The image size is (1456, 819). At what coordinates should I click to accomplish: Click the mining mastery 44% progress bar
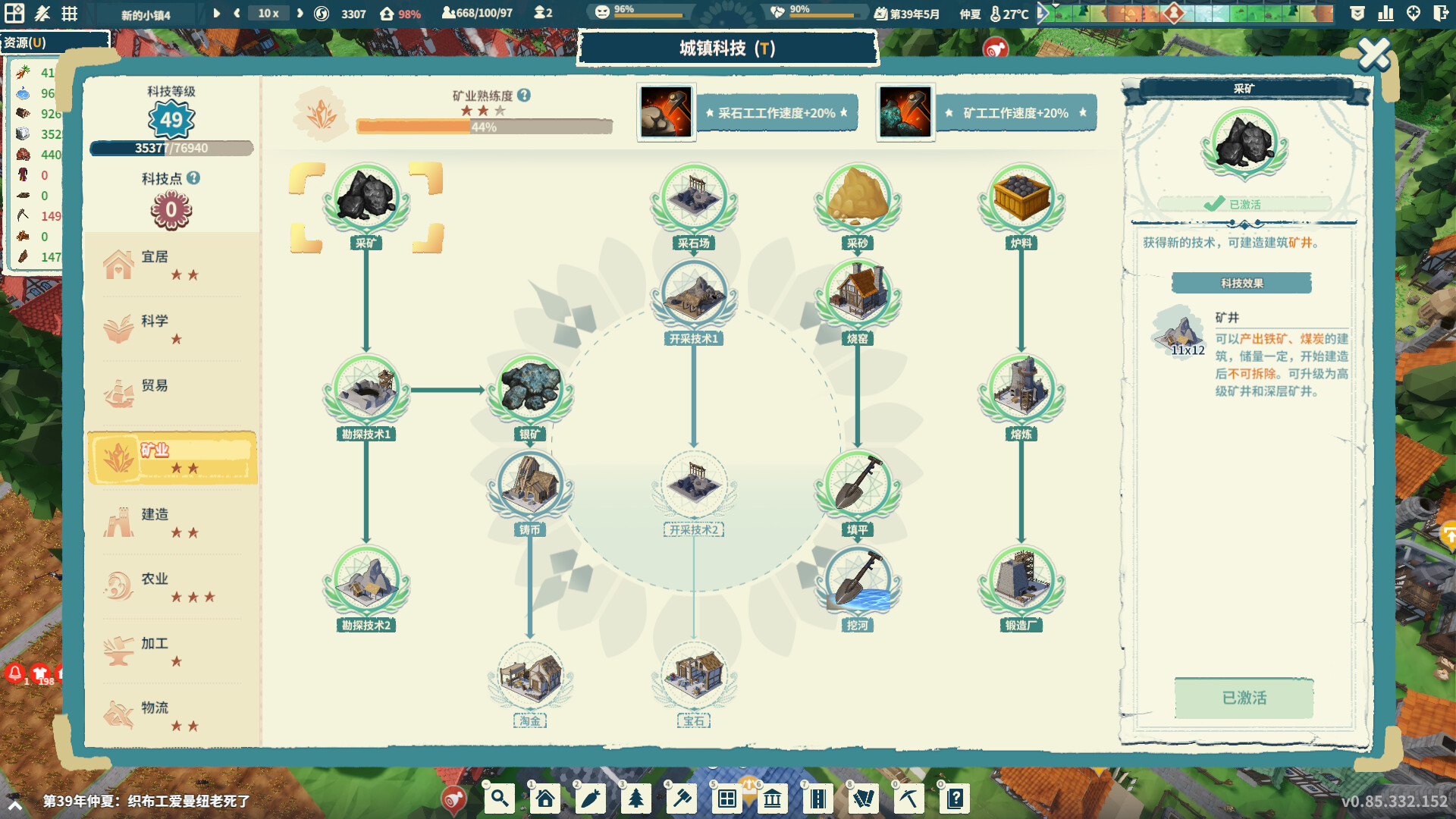point(485,127)
